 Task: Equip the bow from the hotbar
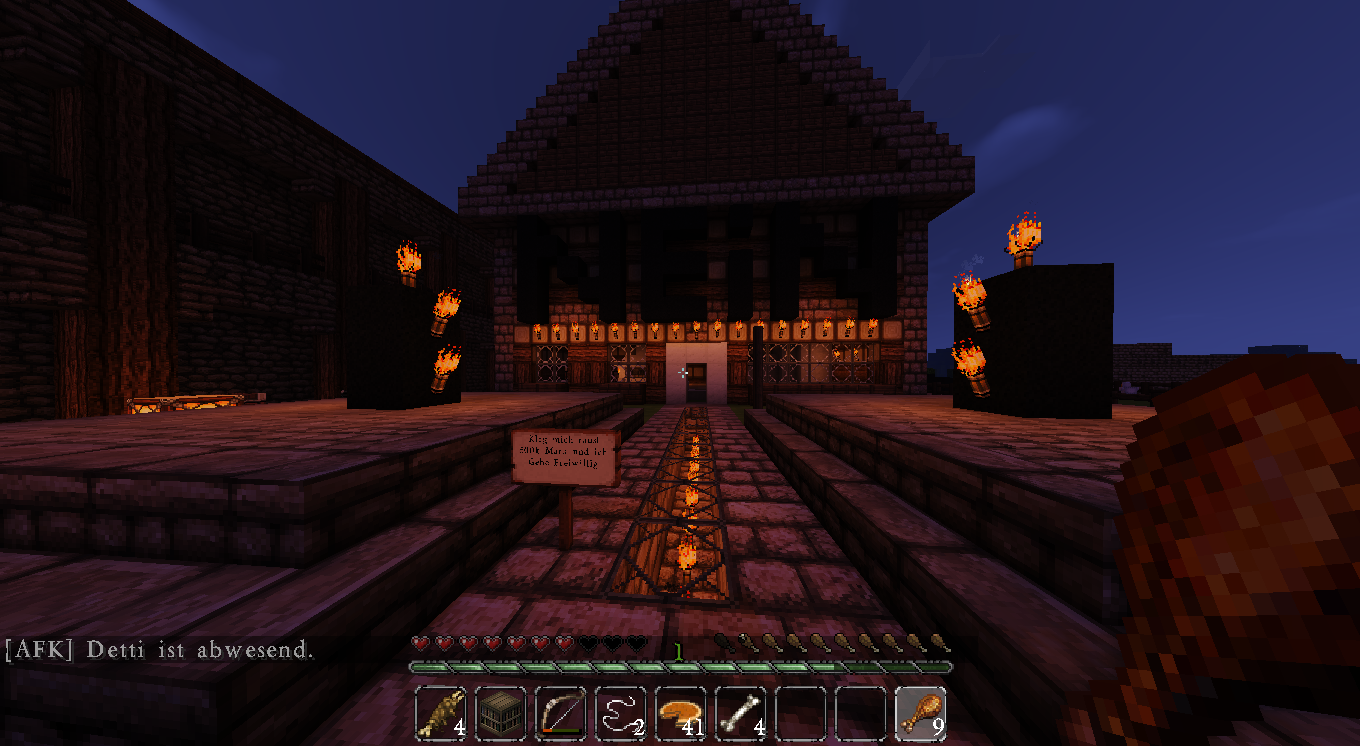[x=561, y=713]
